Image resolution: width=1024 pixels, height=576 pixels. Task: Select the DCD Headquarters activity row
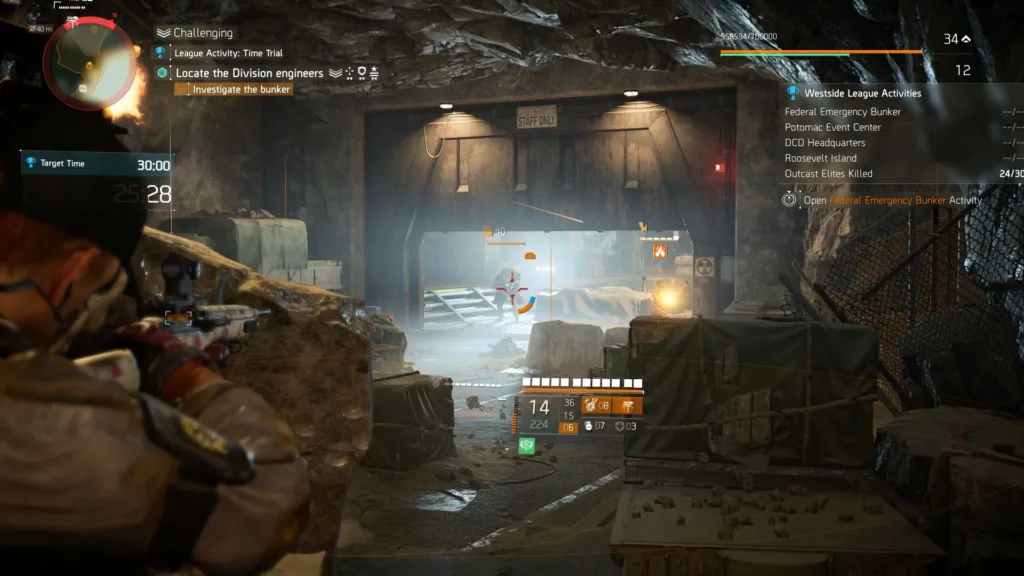point(825,143)
